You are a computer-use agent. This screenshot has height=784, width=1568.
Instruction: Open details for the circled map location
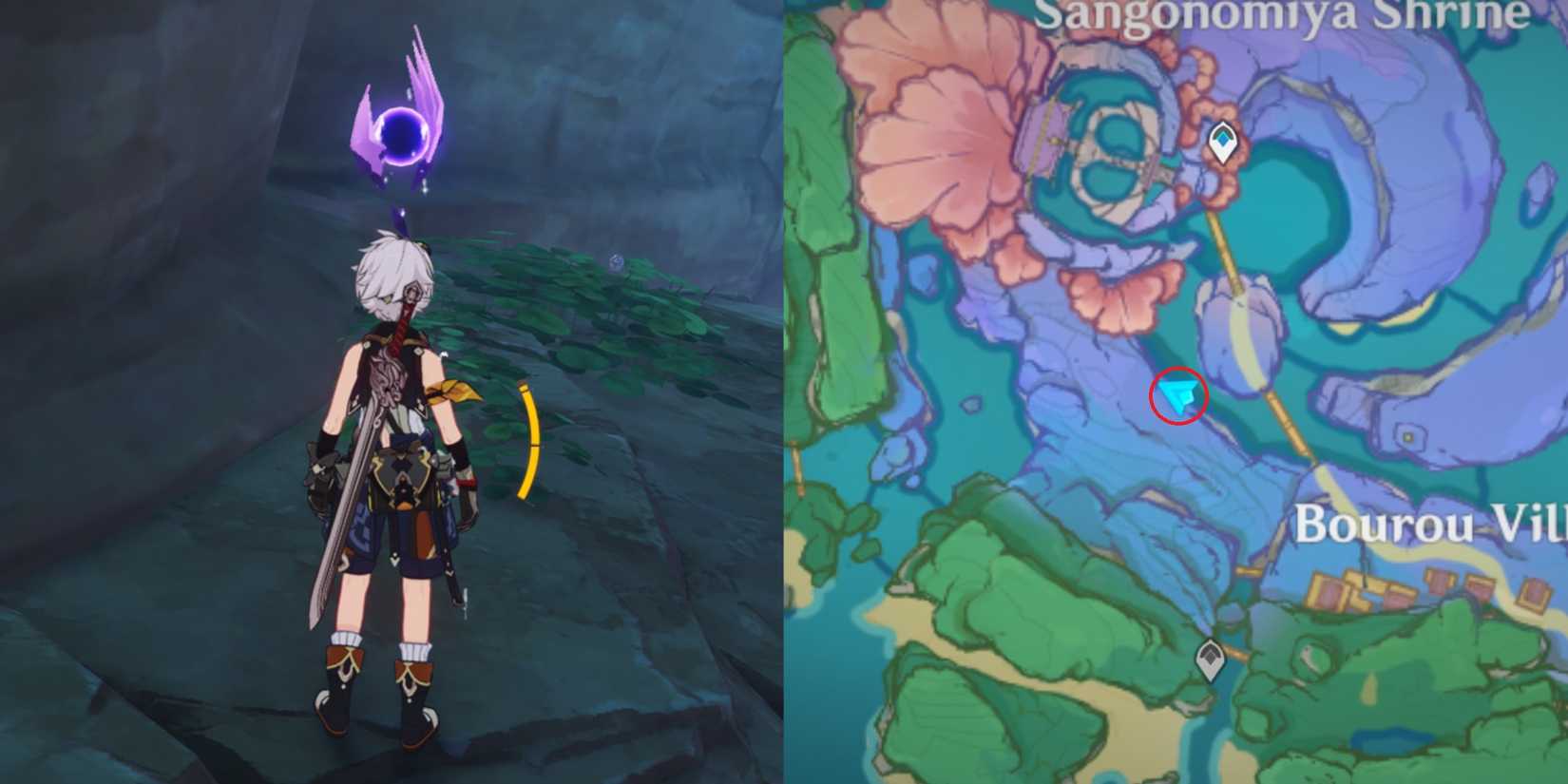(x=1178, y=394)
